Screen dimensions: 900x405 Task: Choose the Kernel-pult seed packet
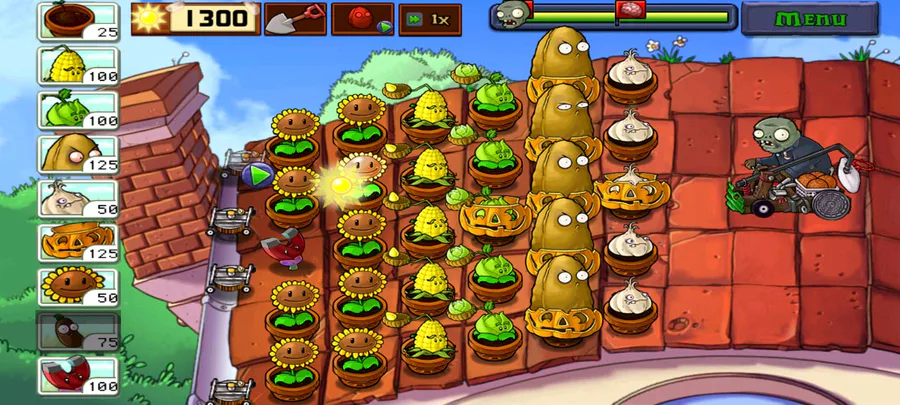tap(78, 66)
